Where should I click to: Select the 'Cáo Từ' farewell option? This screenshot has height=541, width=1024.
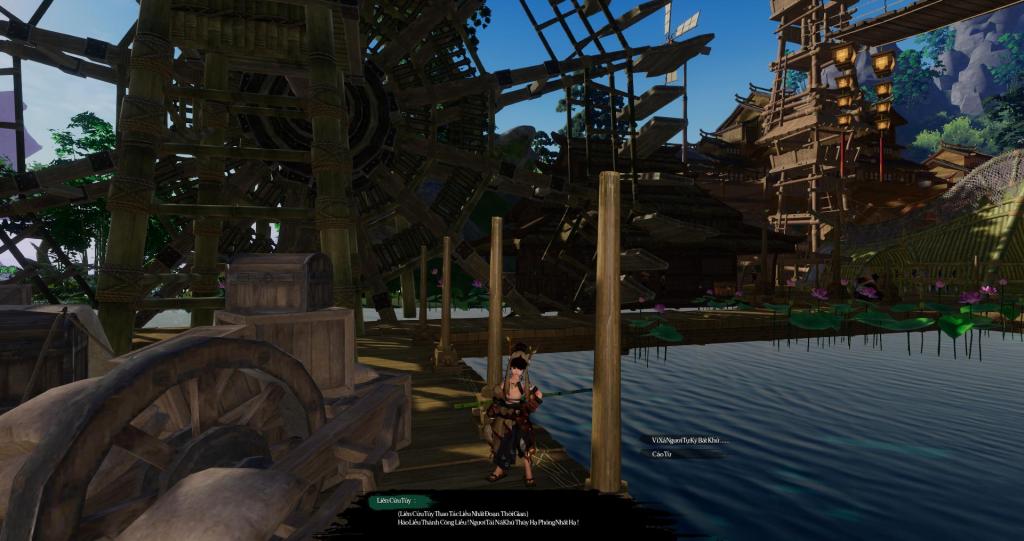point(661,454)
